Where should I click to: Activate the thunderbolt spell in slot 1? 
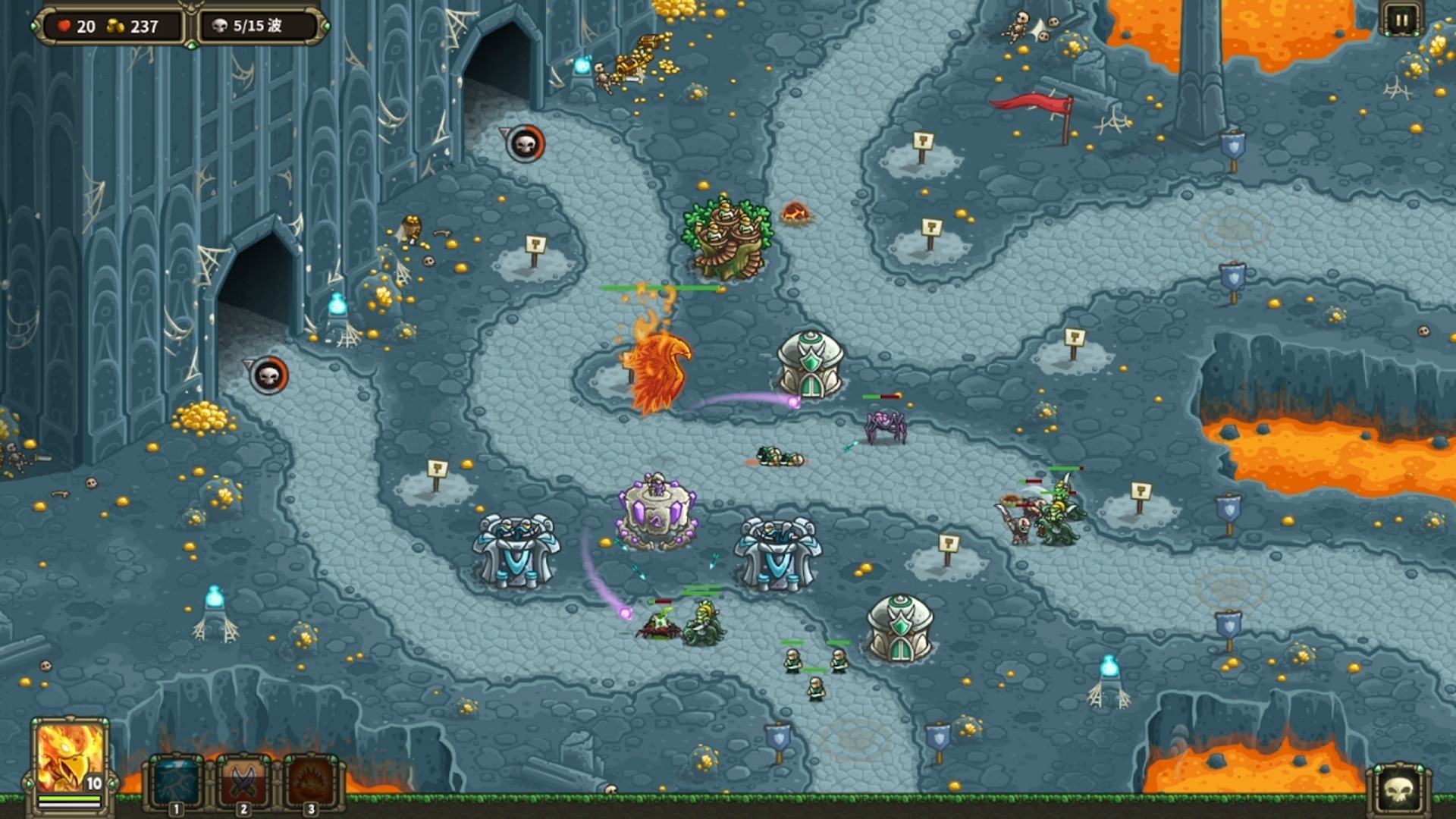point(176,781)
